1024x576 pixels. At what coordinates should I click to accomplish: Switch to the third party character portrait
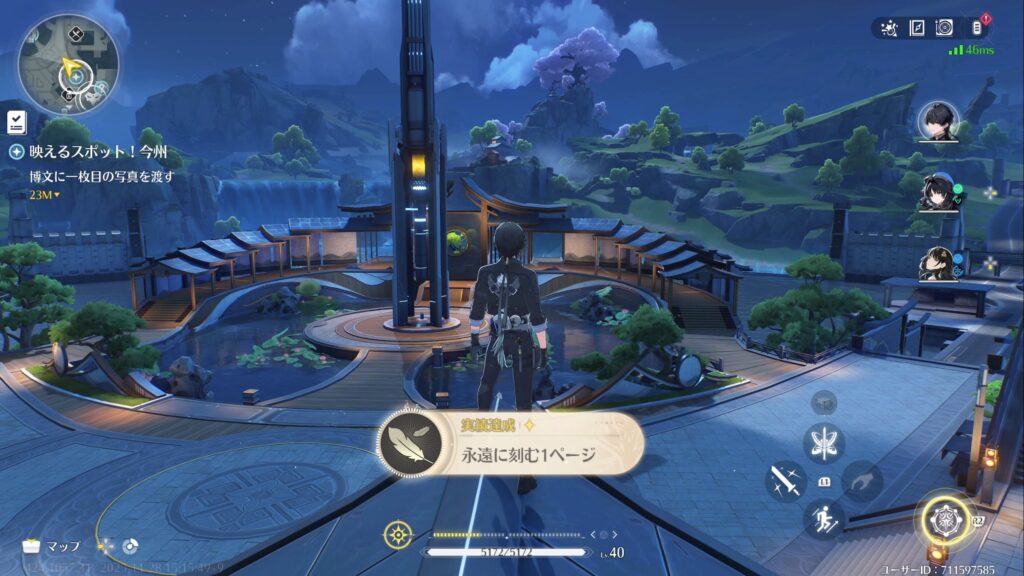pyautogui.click(x=937, y=263)
